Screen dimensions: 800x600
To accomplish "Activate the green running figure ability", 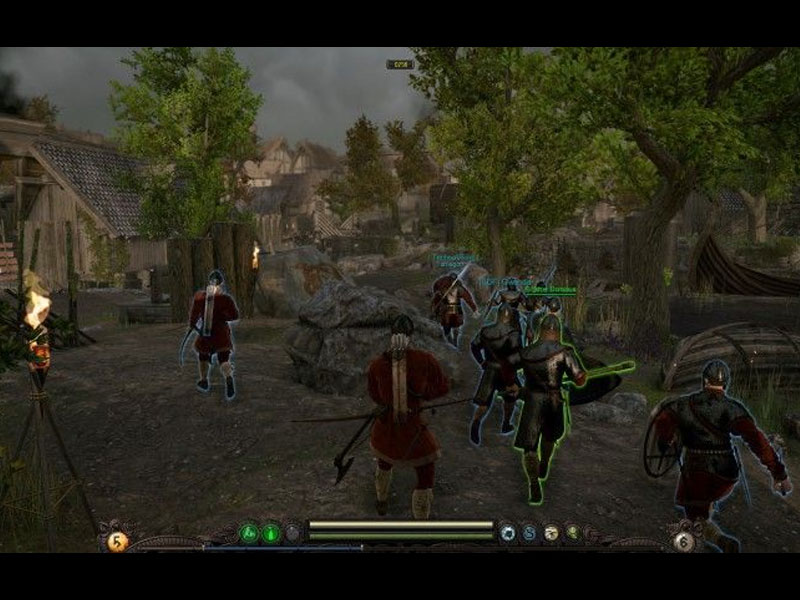I will point(250,533).
